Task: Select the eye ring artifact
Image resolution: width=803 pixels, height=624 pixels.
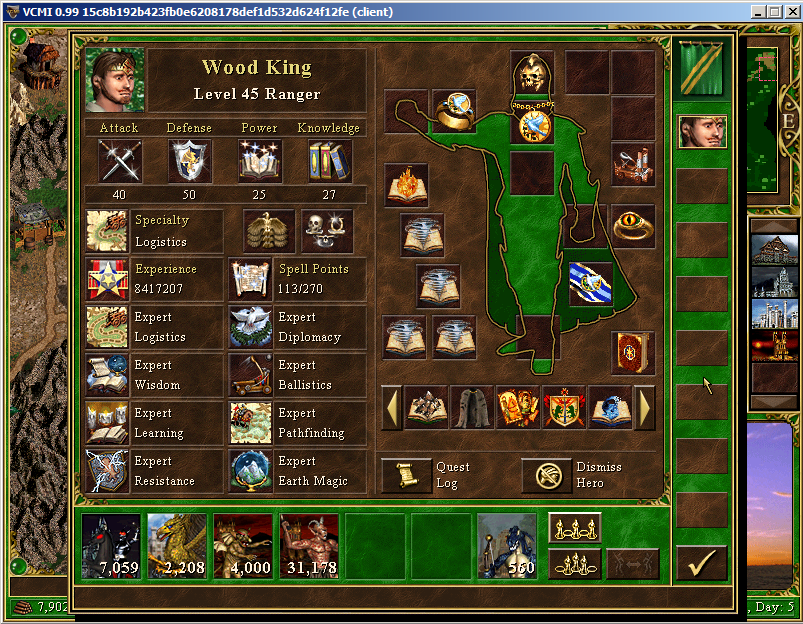Action: pyautogui.click(x=633, y=227)
